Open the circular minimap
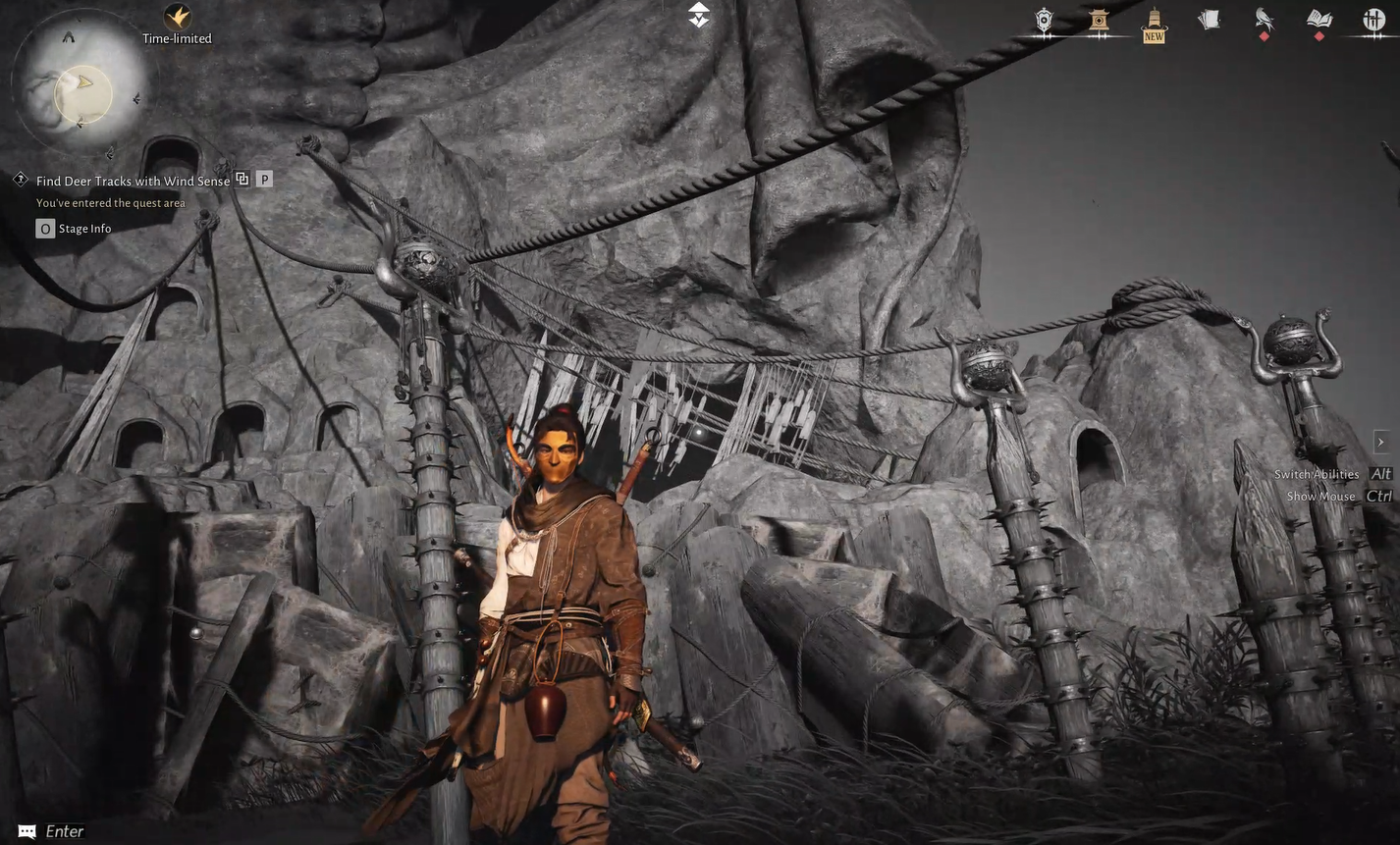 81,89
